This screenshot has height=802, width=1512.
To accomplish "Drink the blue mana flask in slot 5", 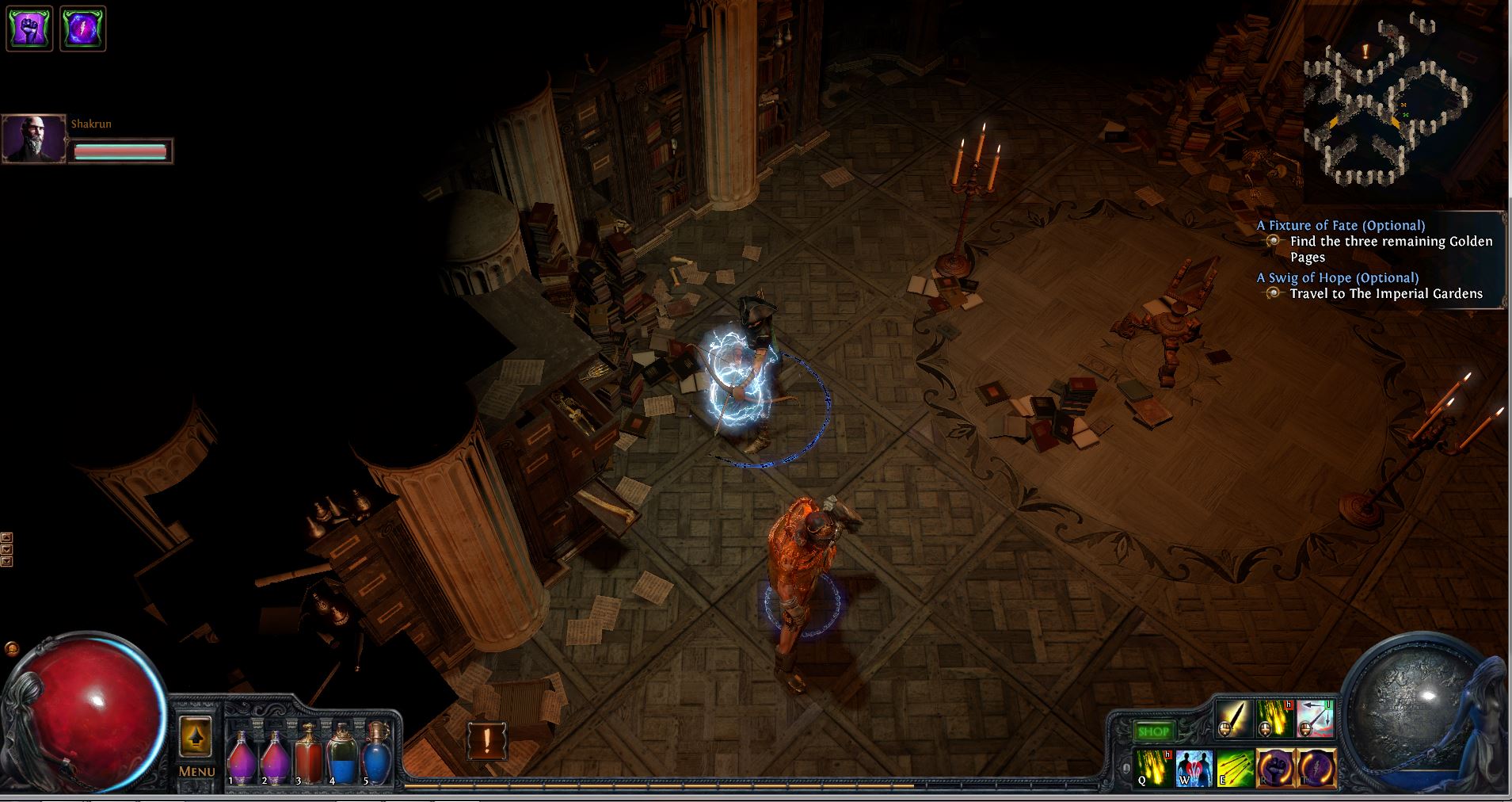I will click(x=376, y=758).
